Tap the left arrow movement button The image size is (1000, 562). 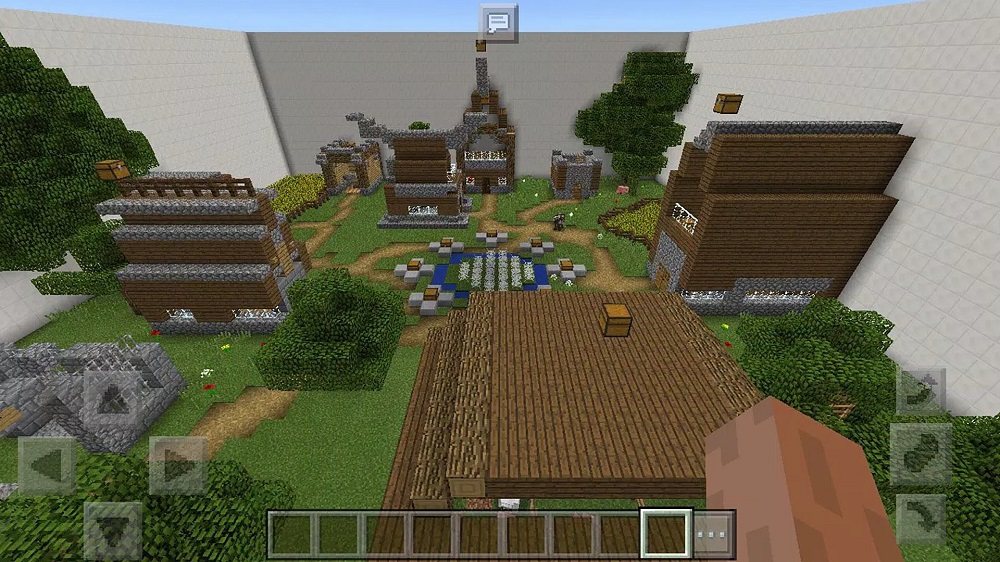[47, 465]
